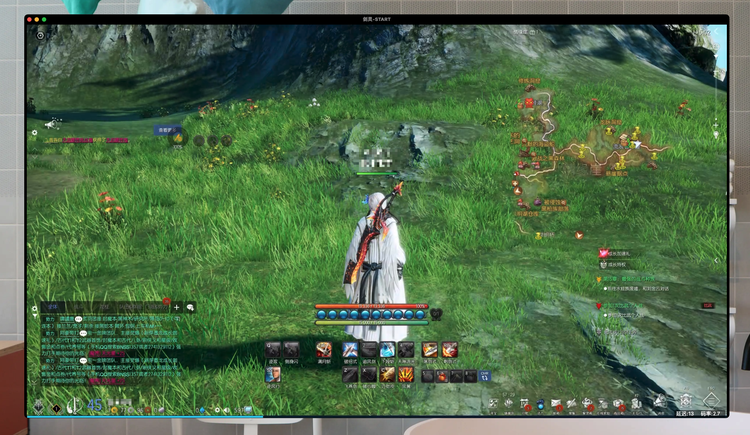Use the blue sword slash skill

click(x=350, y=349)
